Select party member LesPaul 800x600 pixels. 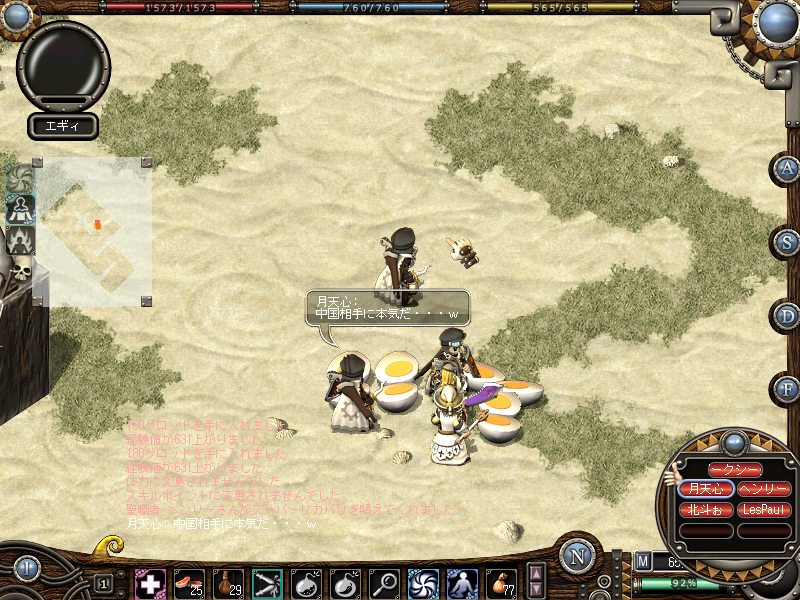pyautogui.click(x=765, y=510)
